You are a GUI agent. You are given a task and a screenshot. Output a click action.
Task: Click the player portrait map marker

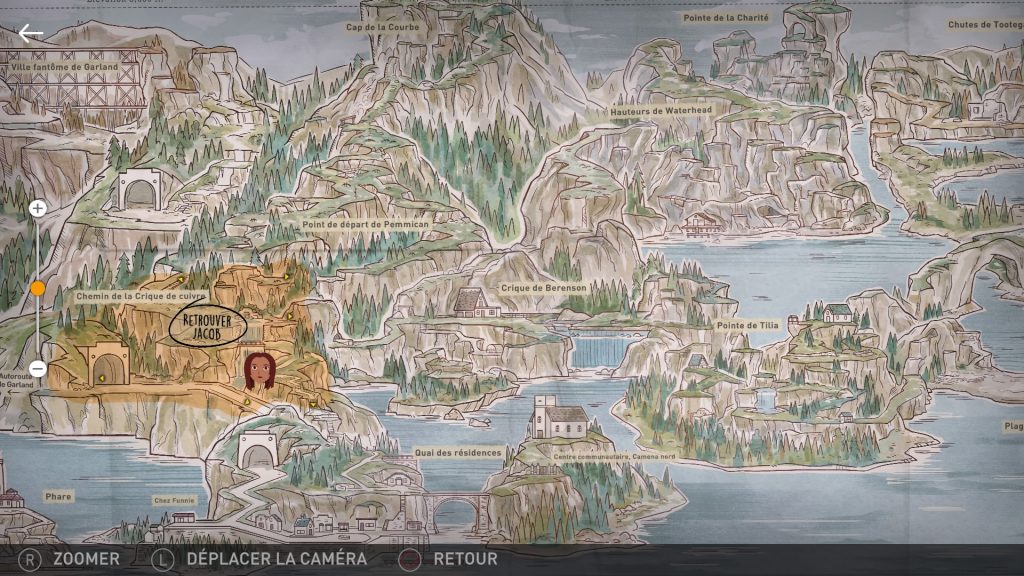click(259, 370)
